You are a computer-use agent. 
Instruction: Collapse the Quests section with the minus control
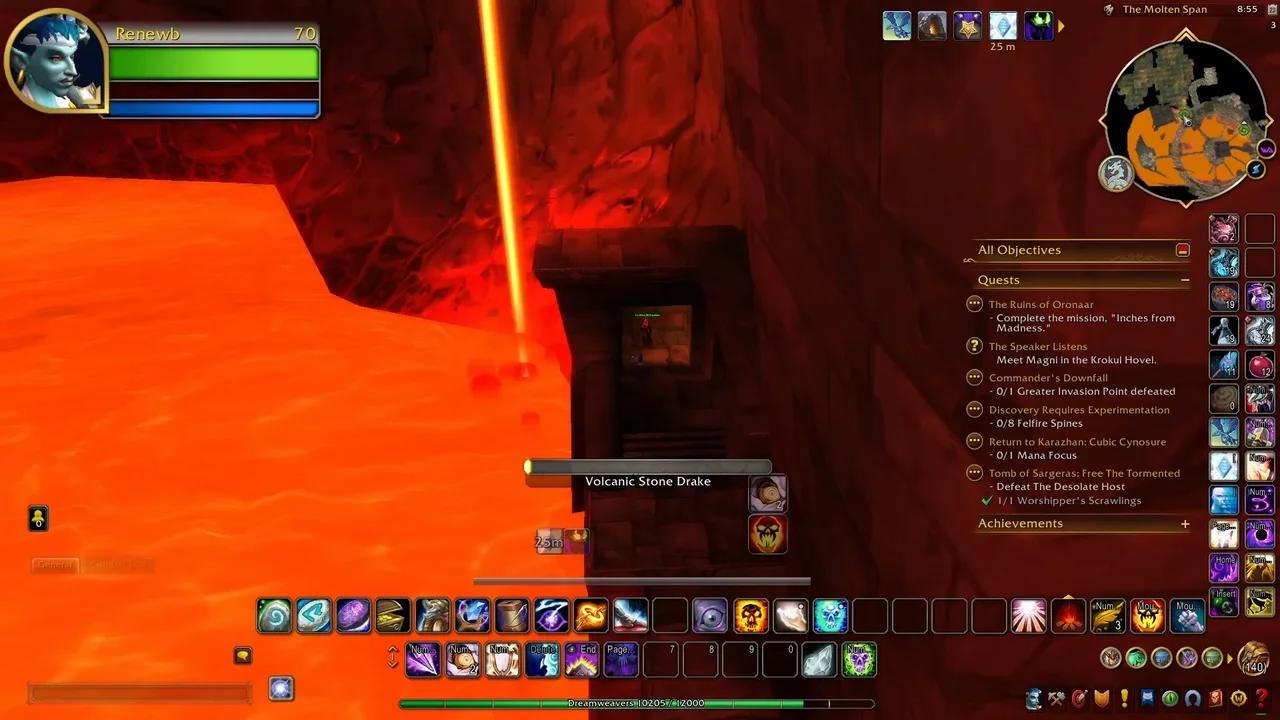[x=1185, y=281]
